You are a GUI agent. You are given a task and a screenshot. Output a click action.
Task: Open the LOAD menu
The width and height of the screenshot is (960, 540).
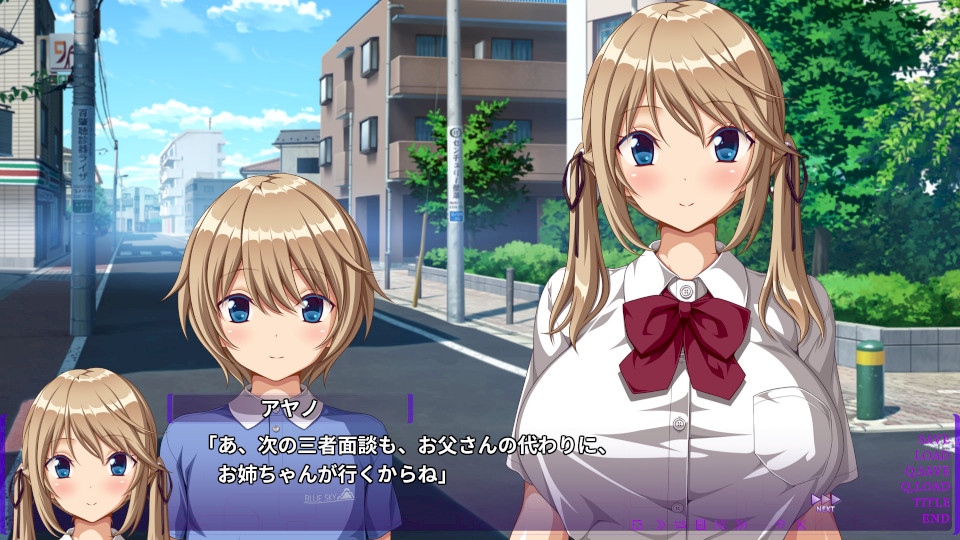tap(934, 455)
